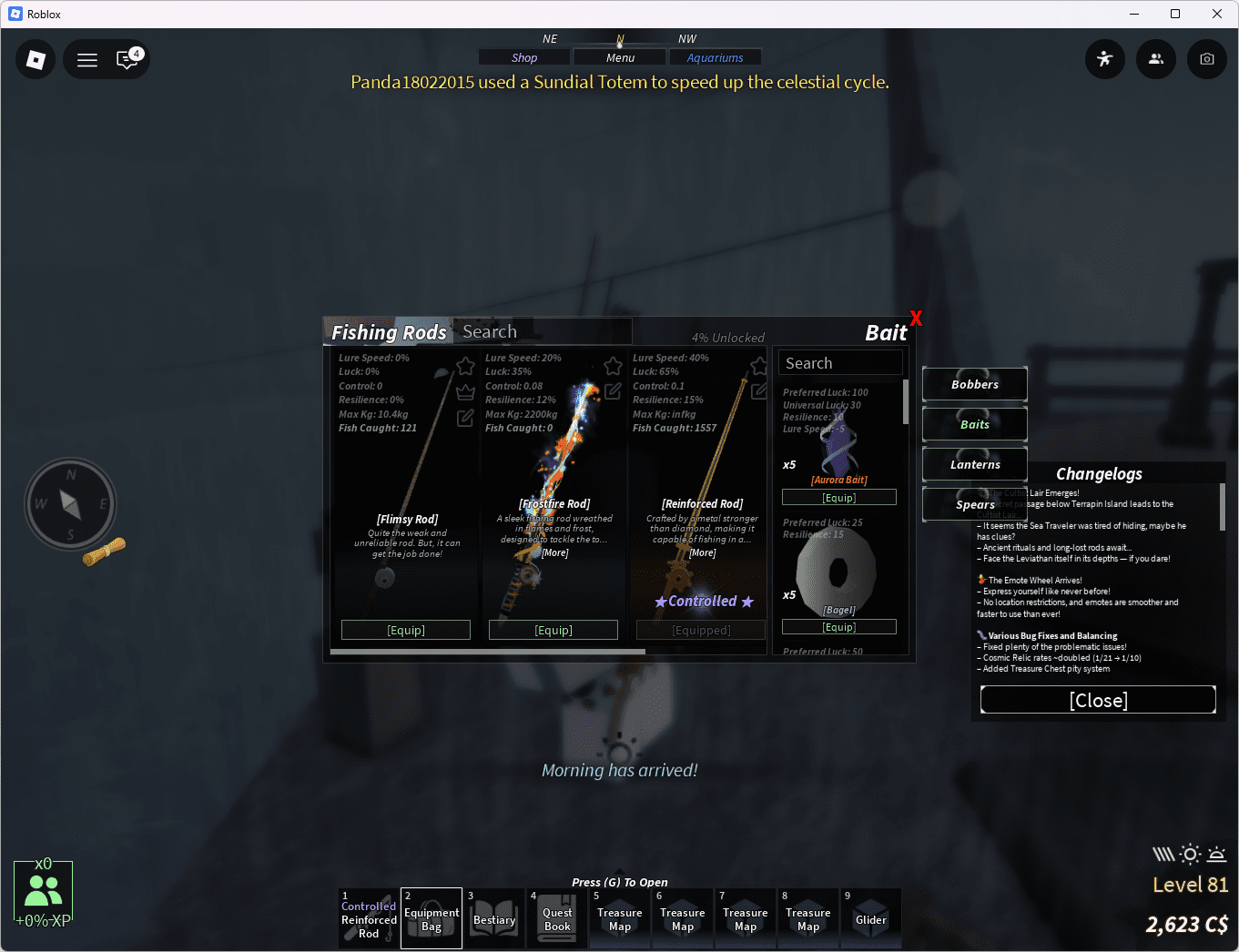Equip the Frostfire Rod
Image resolution: width=1239 pixels, height=952 pixels.
tap(553, 629)
